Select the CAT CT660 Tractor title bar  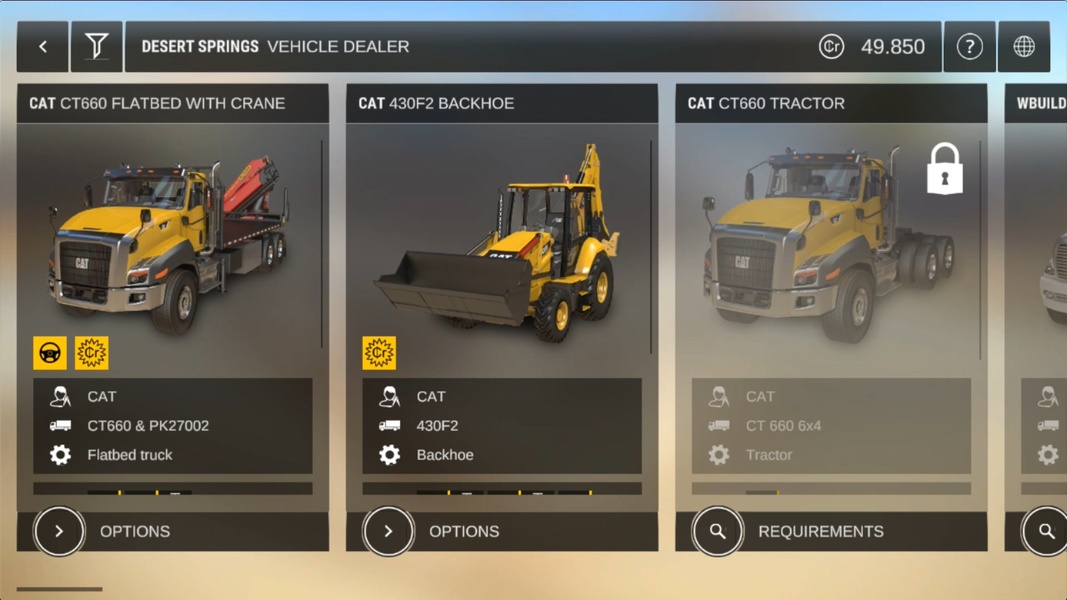coord(830,103)
